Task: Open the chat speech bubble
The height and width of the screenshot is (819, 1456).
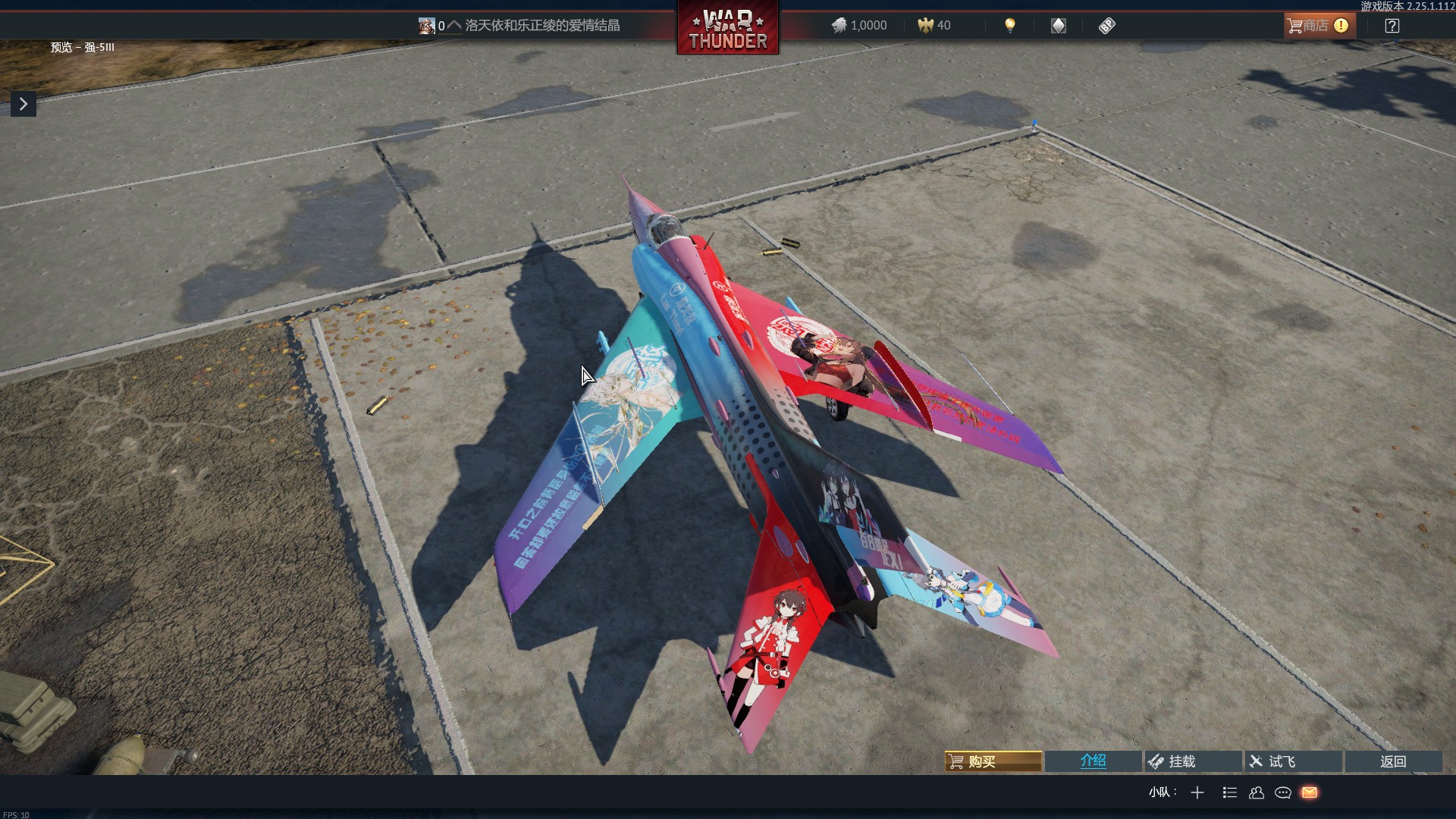Action: (1283, 792)
